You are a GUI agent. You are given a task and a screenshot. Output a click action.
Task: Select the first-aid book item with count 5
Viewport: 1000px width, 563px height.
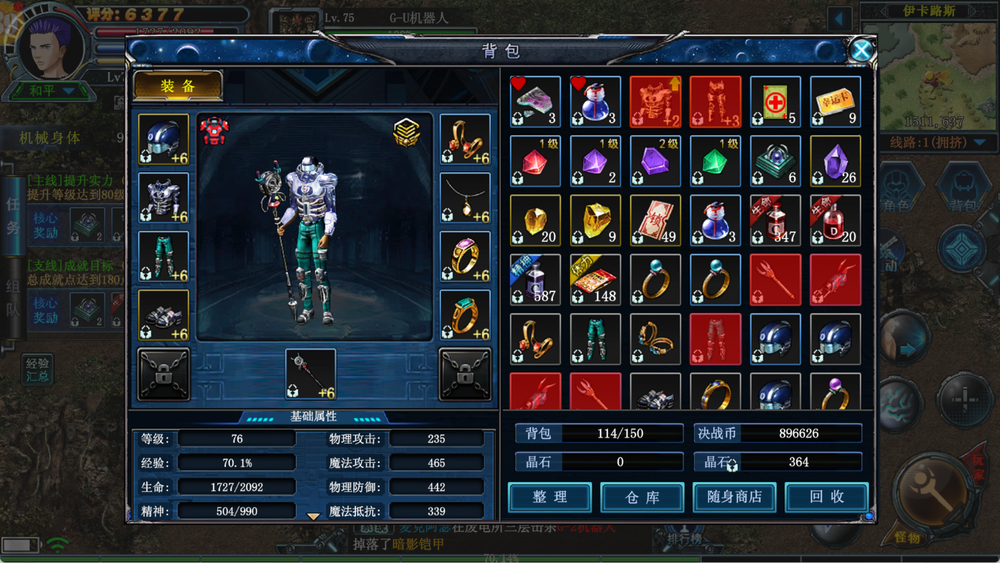coord(775,102)
